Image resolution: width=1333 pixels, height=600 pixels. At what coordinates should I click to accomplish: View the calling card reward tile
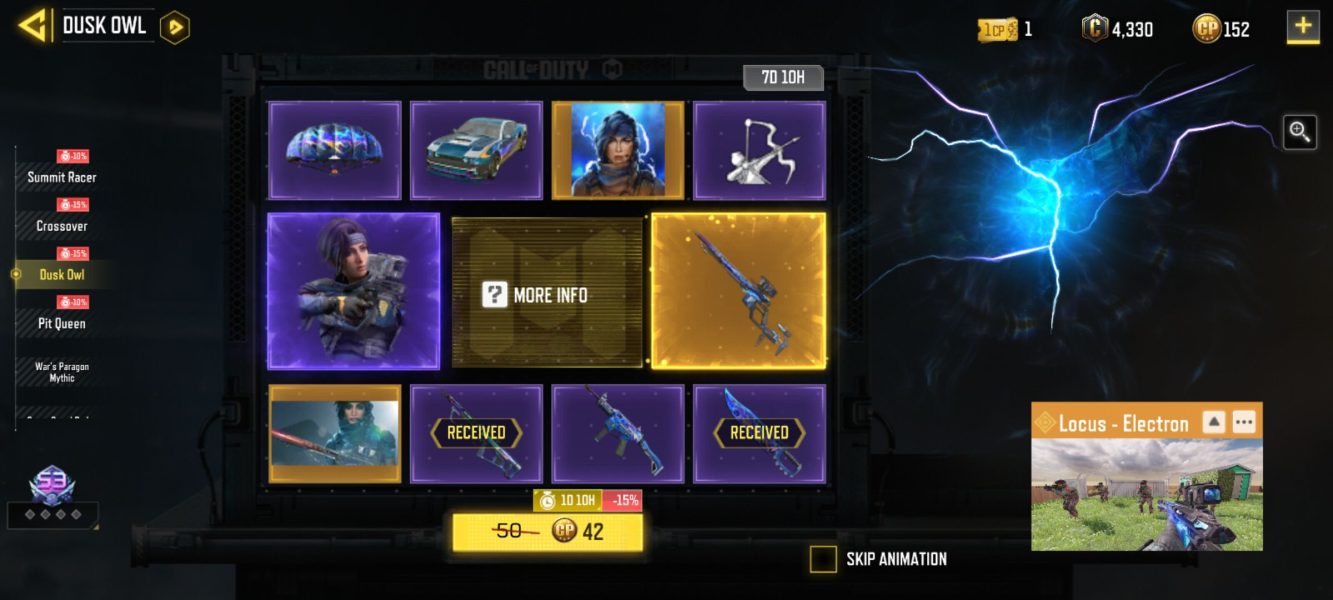(x=334, y=433)
